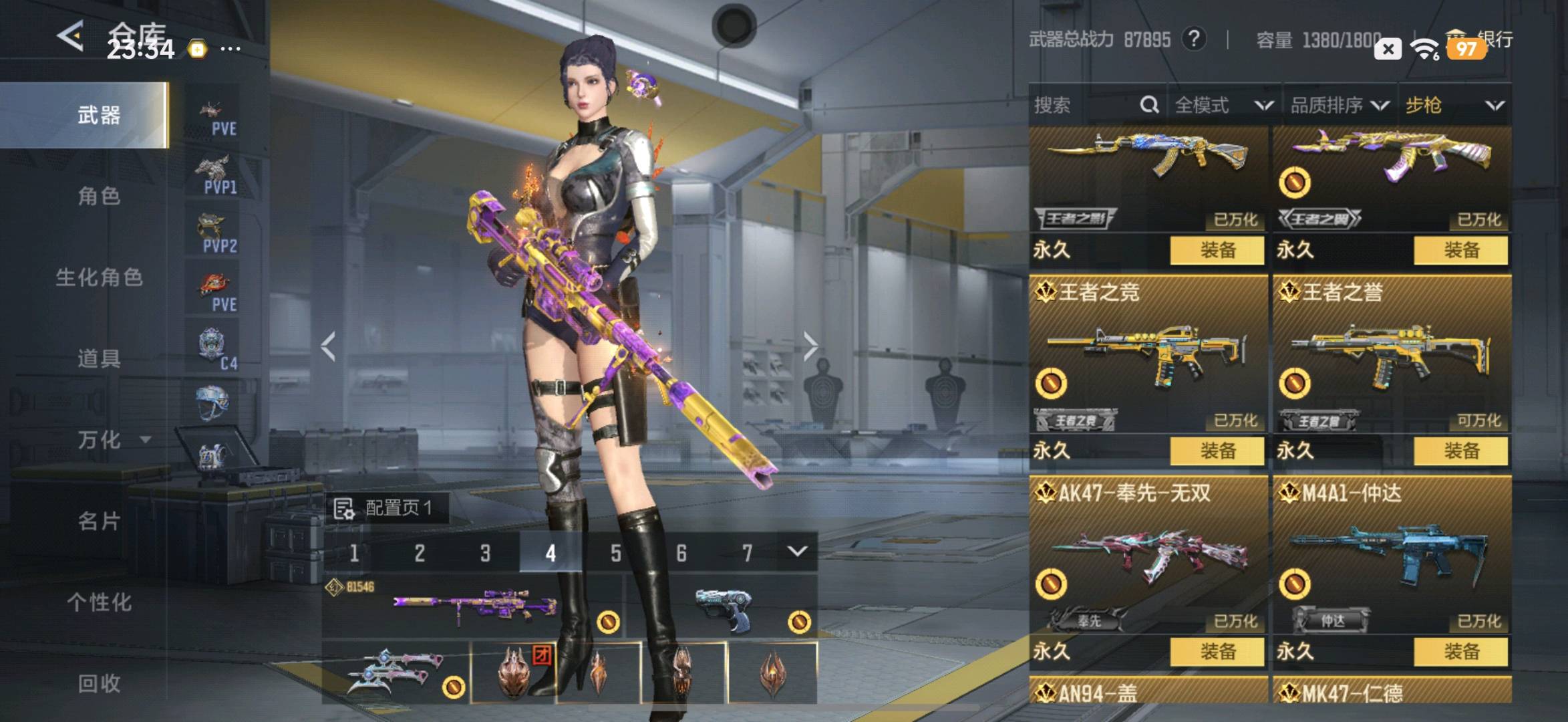
Task: Select the equipped purple-gold sniper rifle slot
Action: [474, 606]
